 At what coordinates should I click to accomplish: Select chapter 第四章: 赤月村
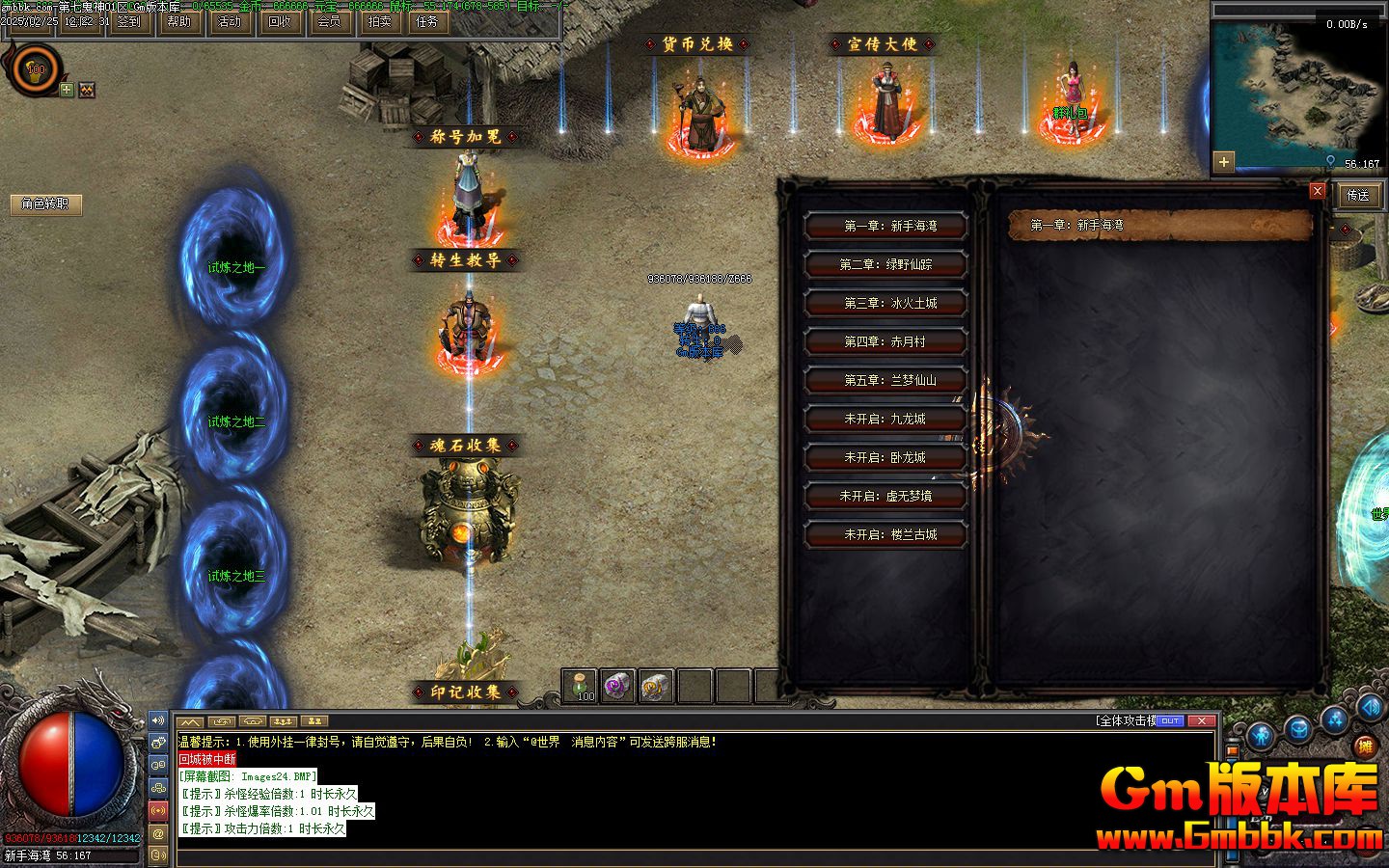885,341
